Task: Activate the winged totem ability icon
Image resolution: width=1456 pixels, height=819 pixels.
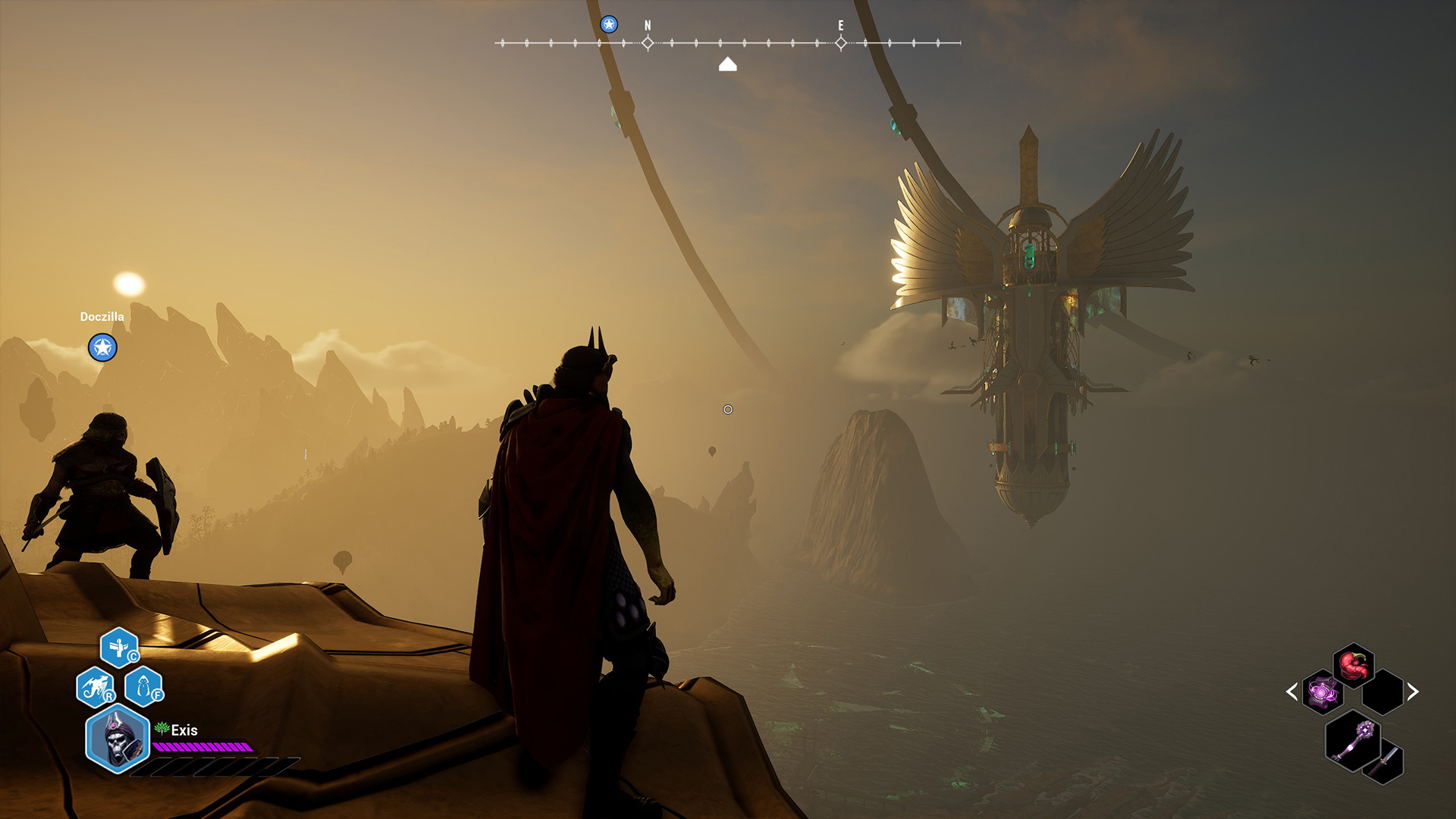Action: [119, 648]
